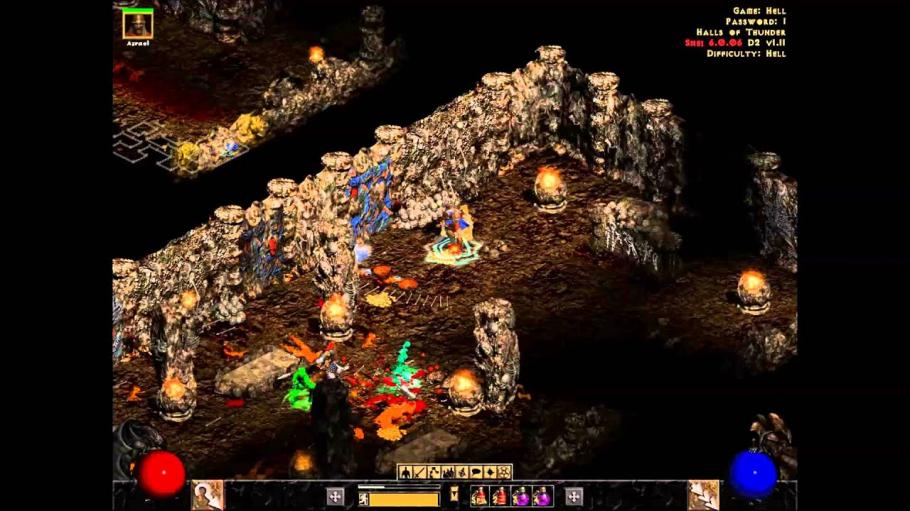Image resolution: width=910 pixels, height=511 pixels.
Task: Use the purple rejuvenation potion in slot 4
Action: [x=541, y=496]
